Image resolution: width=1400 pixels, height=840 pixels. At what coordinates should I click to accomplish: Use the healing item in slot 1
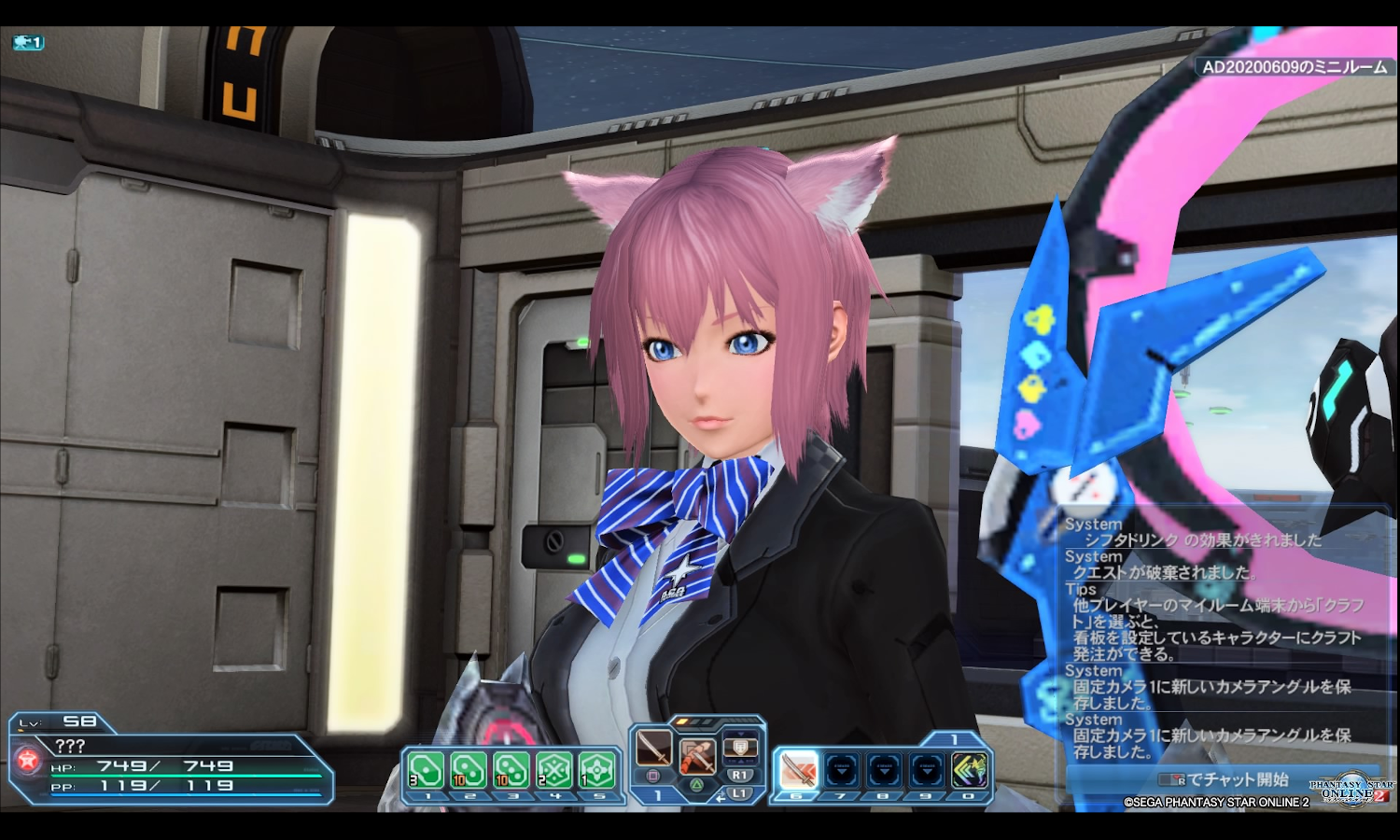pyautogui.click(x=426, y=771)
